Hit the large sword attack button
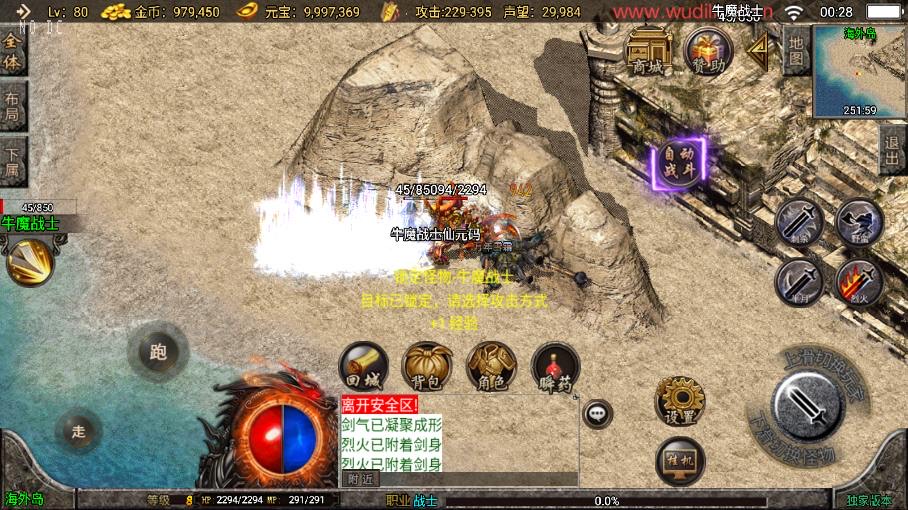This screenshot has width=908, height=510. point(807,405)
